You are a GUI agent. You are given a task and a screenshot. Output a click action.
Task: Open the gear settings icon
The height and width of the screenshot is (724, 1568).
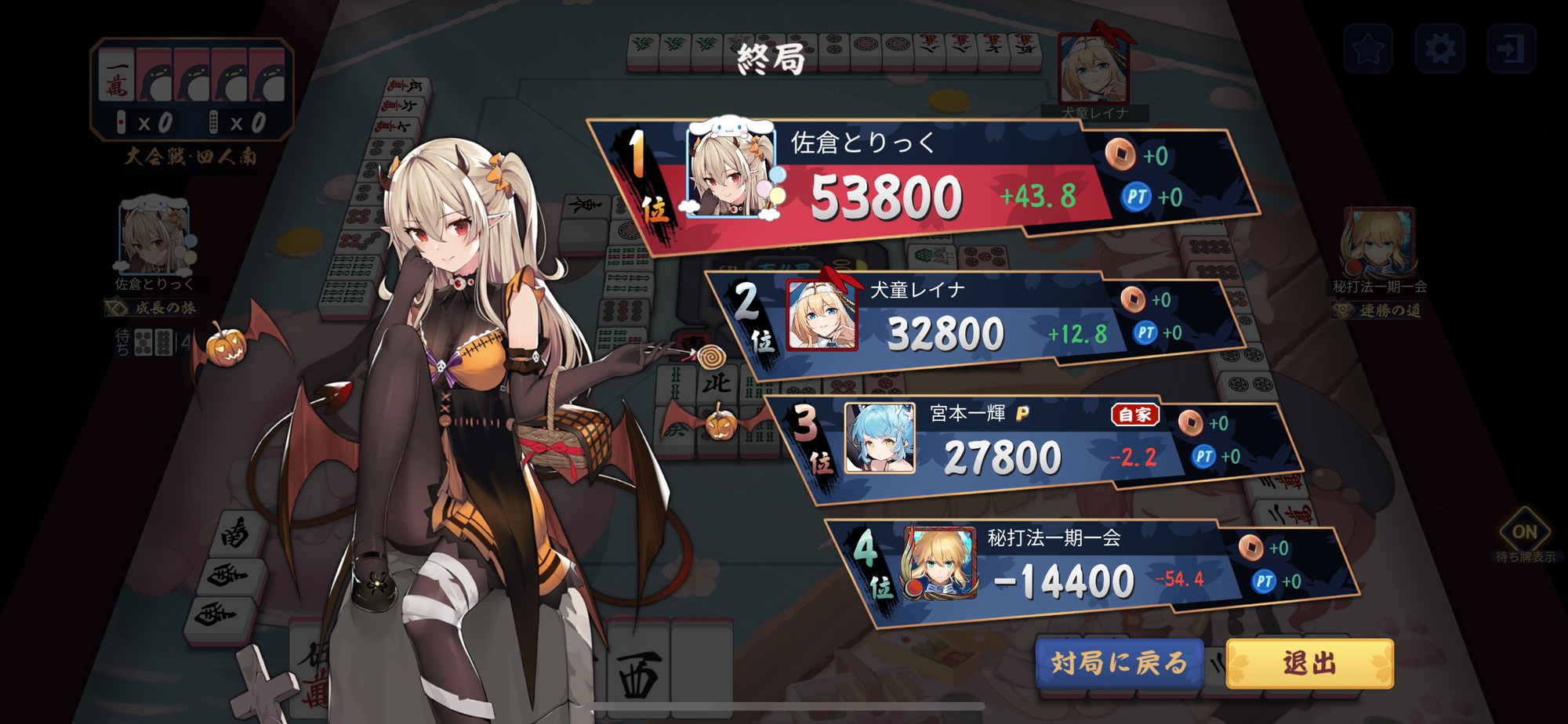click(x=1439, y=49)
